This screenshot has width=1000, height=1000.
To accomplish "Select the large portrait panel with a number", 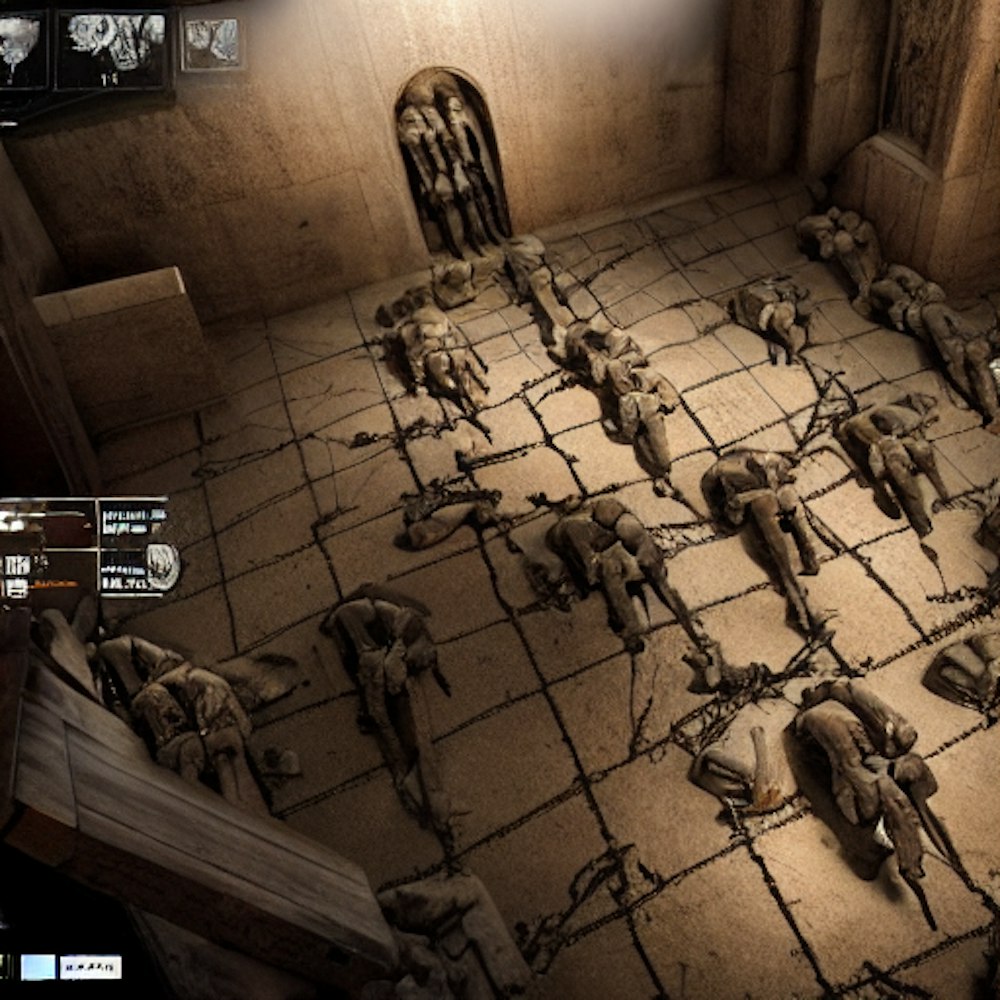I will [112, 49].
